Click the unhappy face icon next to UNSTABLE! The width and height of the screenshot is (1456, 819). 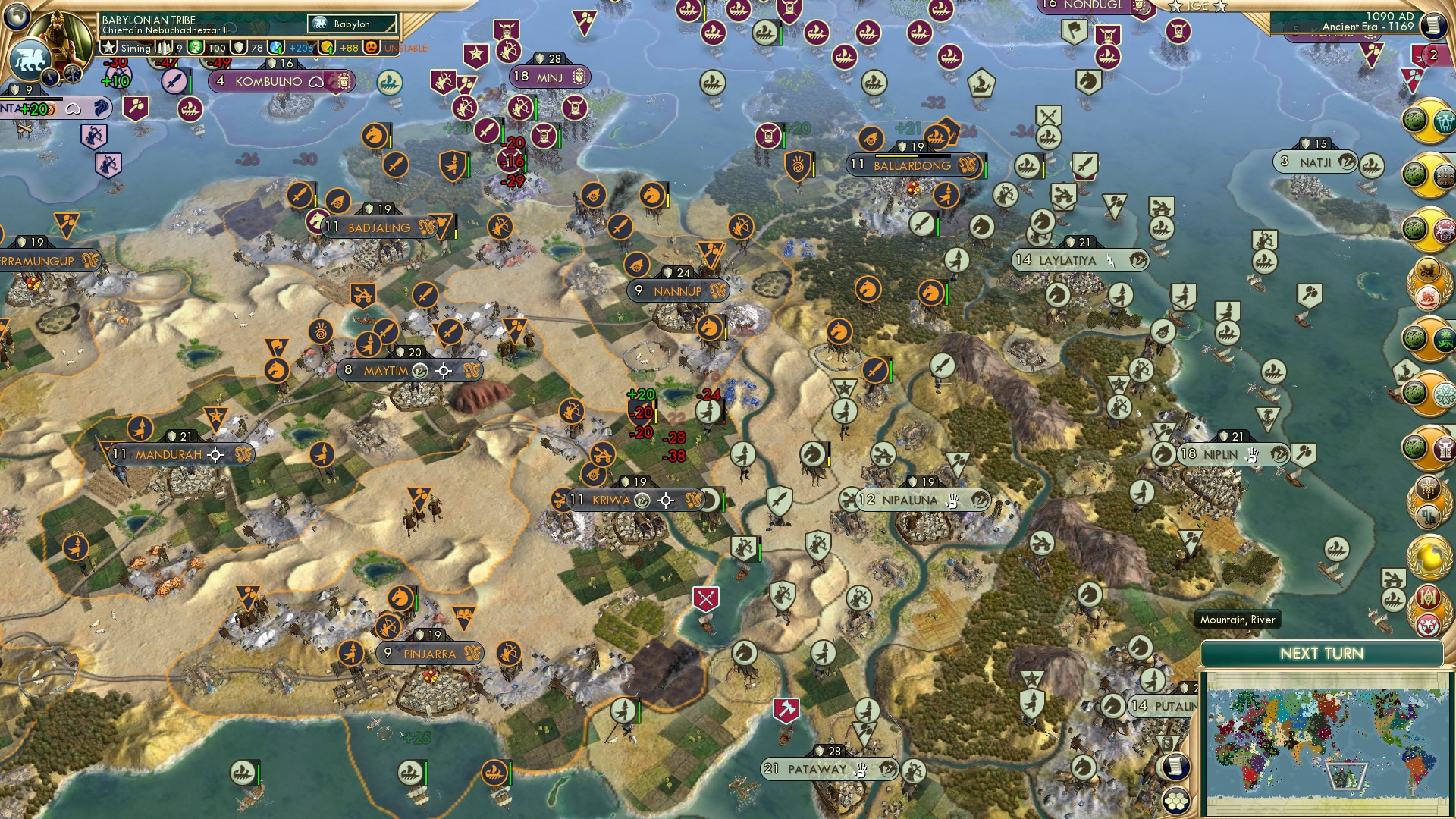coord(372,47)
